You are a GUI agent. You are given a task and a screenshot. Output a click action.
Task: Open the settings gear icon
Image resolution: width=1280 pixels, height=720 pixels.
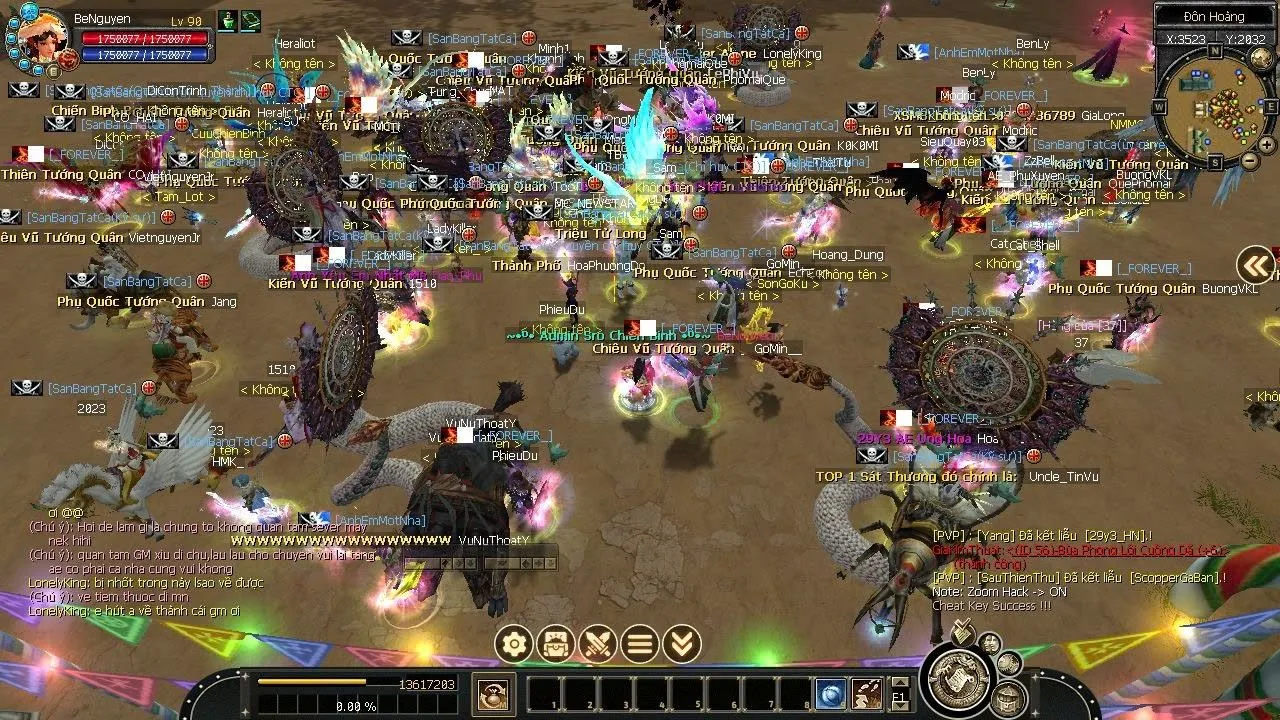coord(515,644)
